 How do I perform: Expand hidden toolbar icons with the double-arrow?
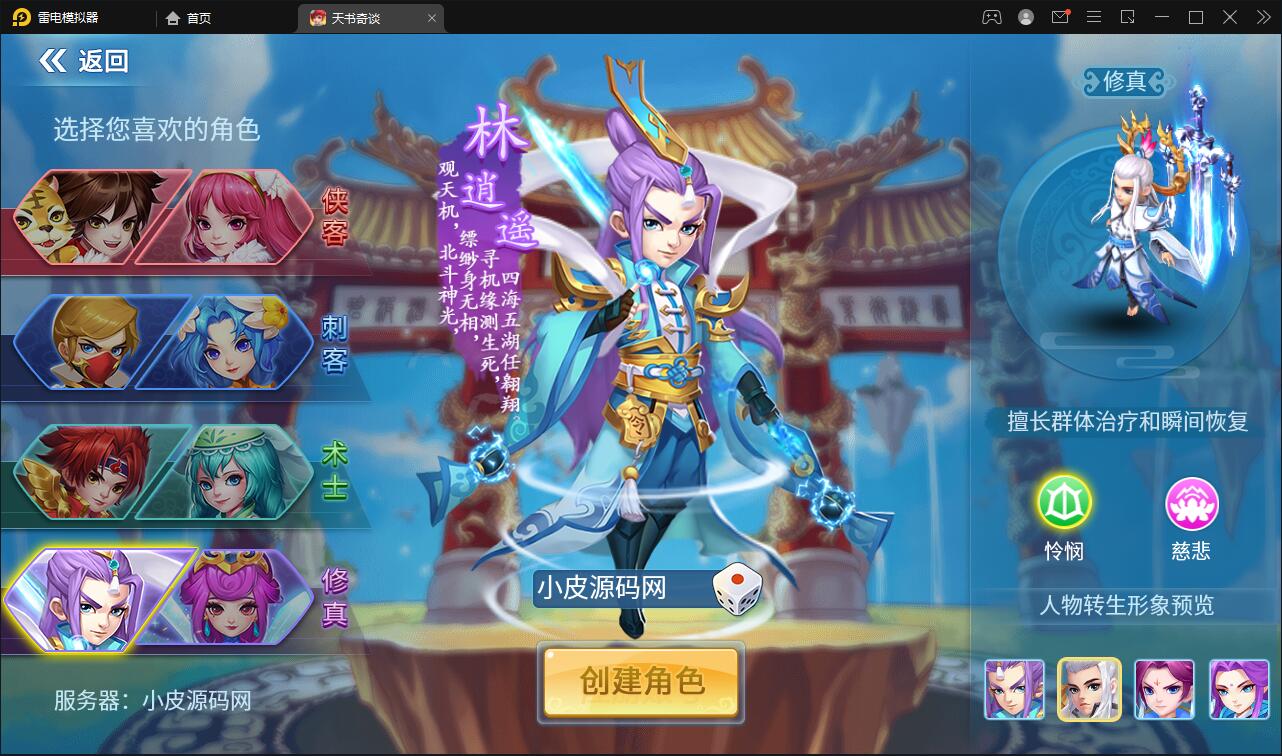[1261, 17]
